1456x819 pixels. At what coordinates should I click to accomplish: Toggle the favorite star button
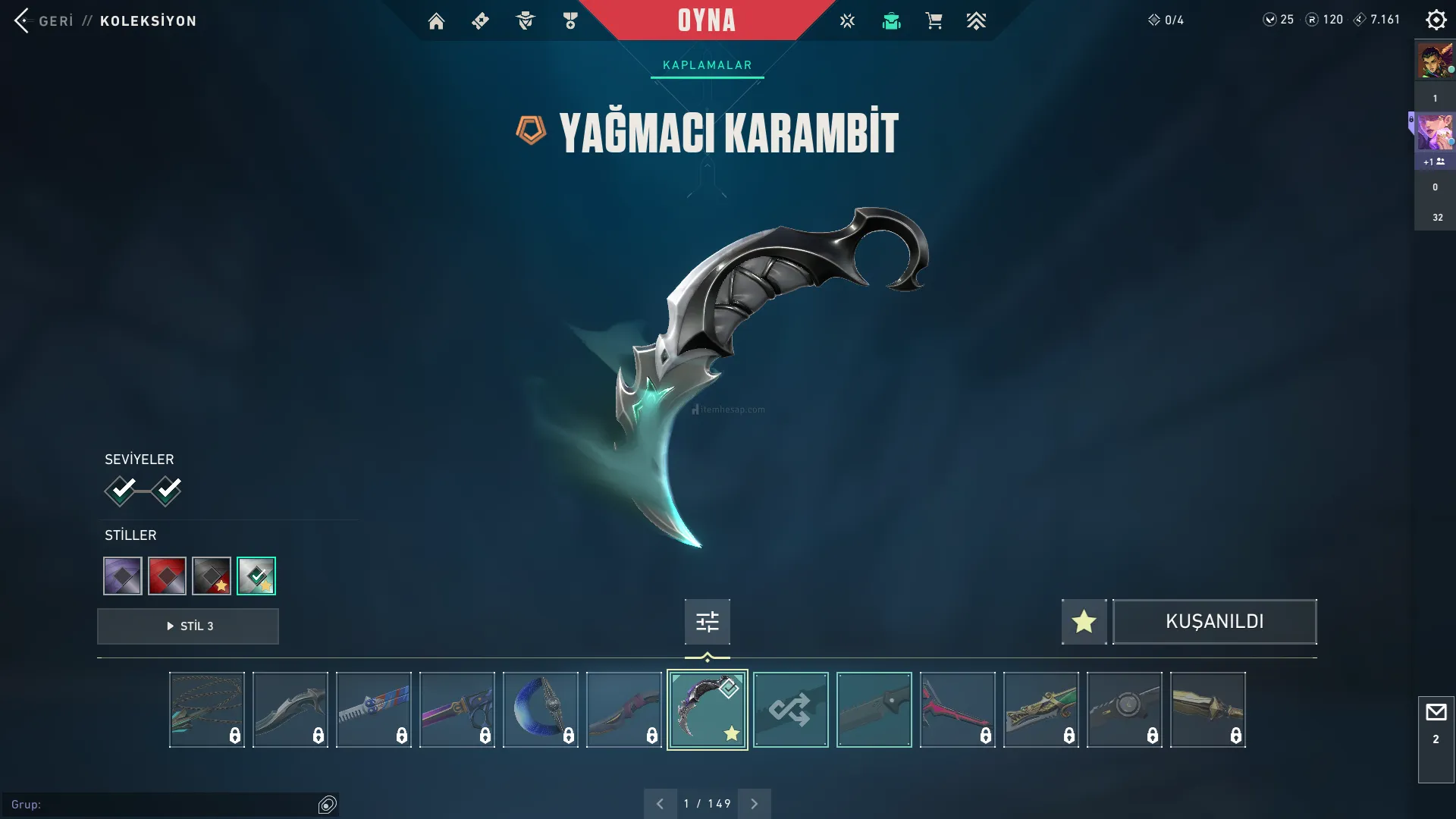point(1084,622)
